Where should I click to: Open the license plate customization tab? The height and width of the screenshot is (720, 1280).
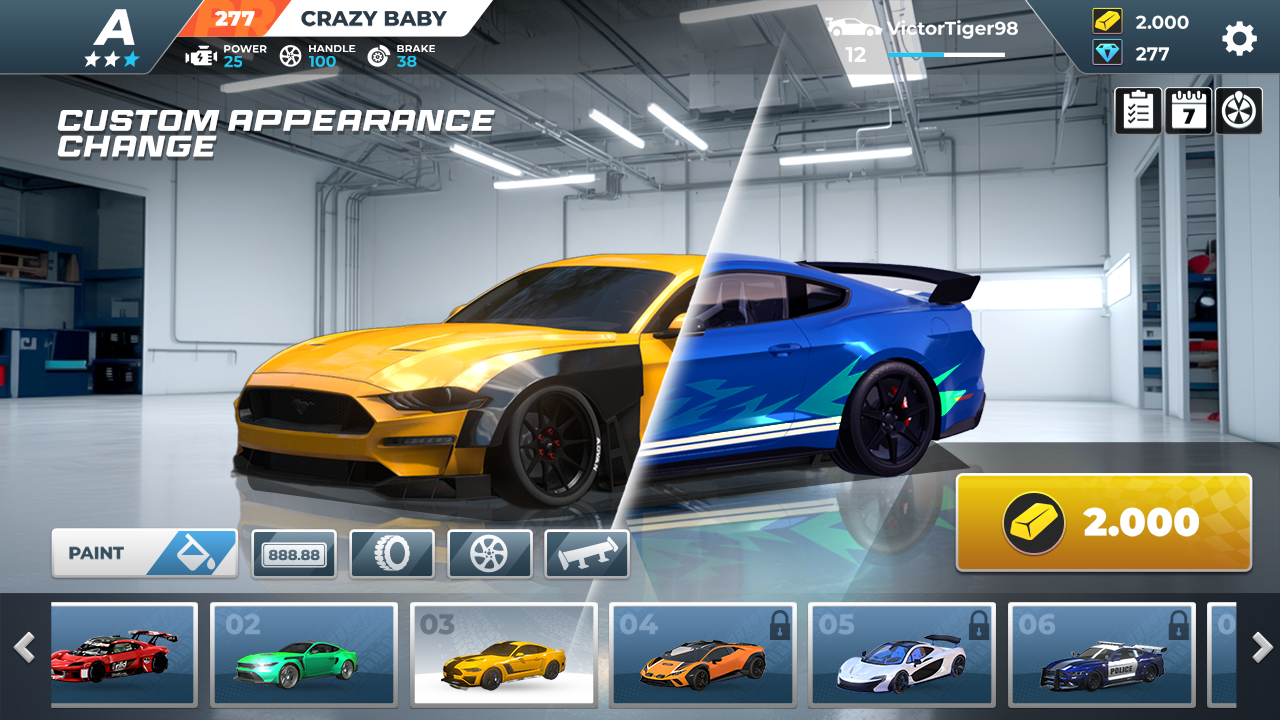click(294, 554)
